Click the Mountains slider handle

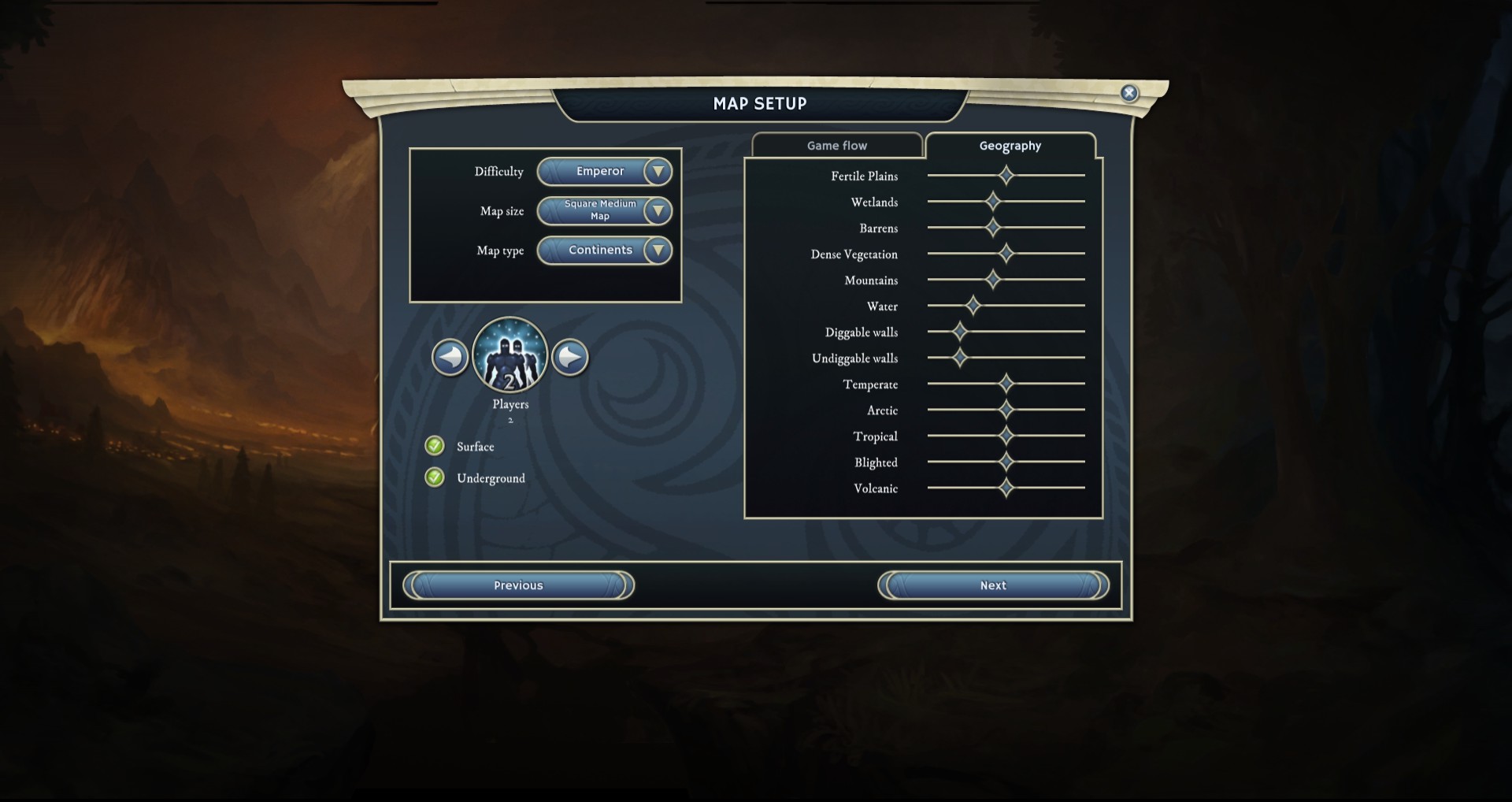point(993,280)
